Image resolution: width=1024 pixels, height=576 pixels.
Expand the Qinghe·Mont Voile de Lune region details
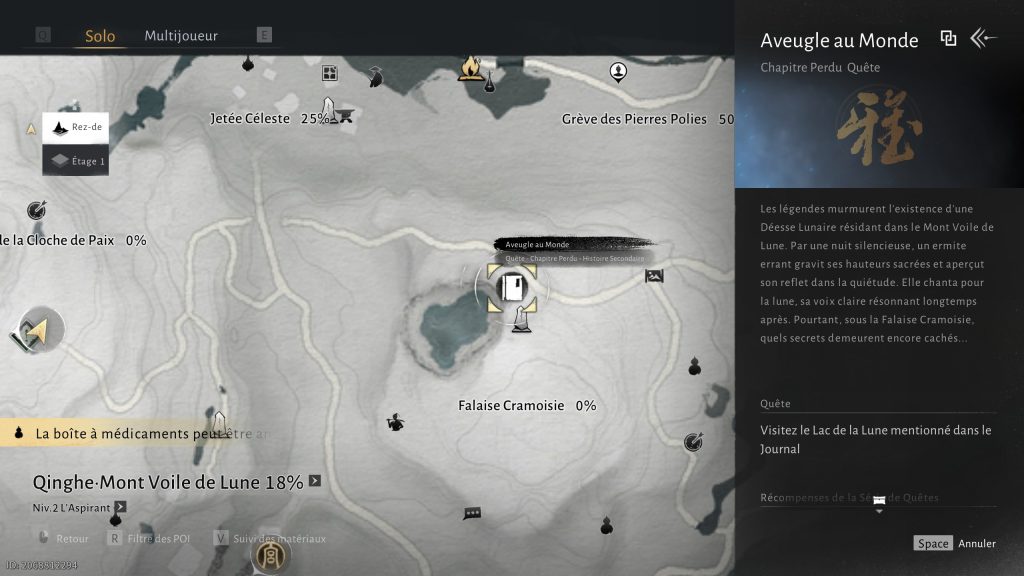[315, 481]
